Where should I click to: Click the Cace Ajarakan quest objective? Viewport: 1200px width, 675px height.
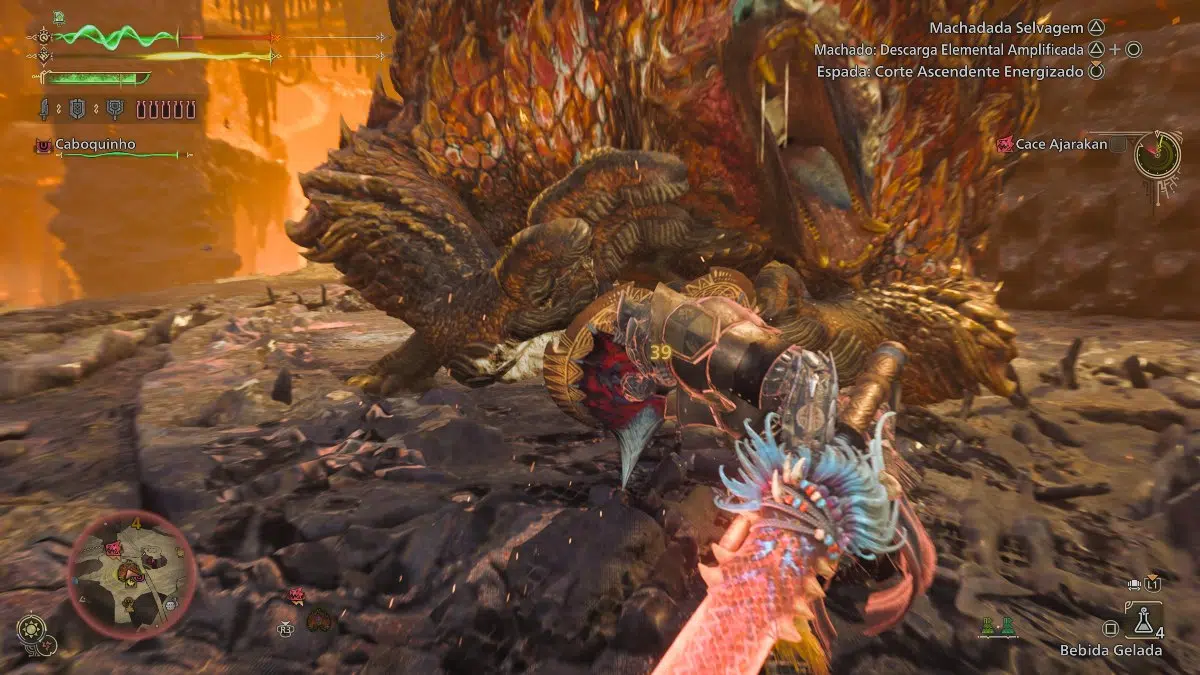[x=1058, y=144]
